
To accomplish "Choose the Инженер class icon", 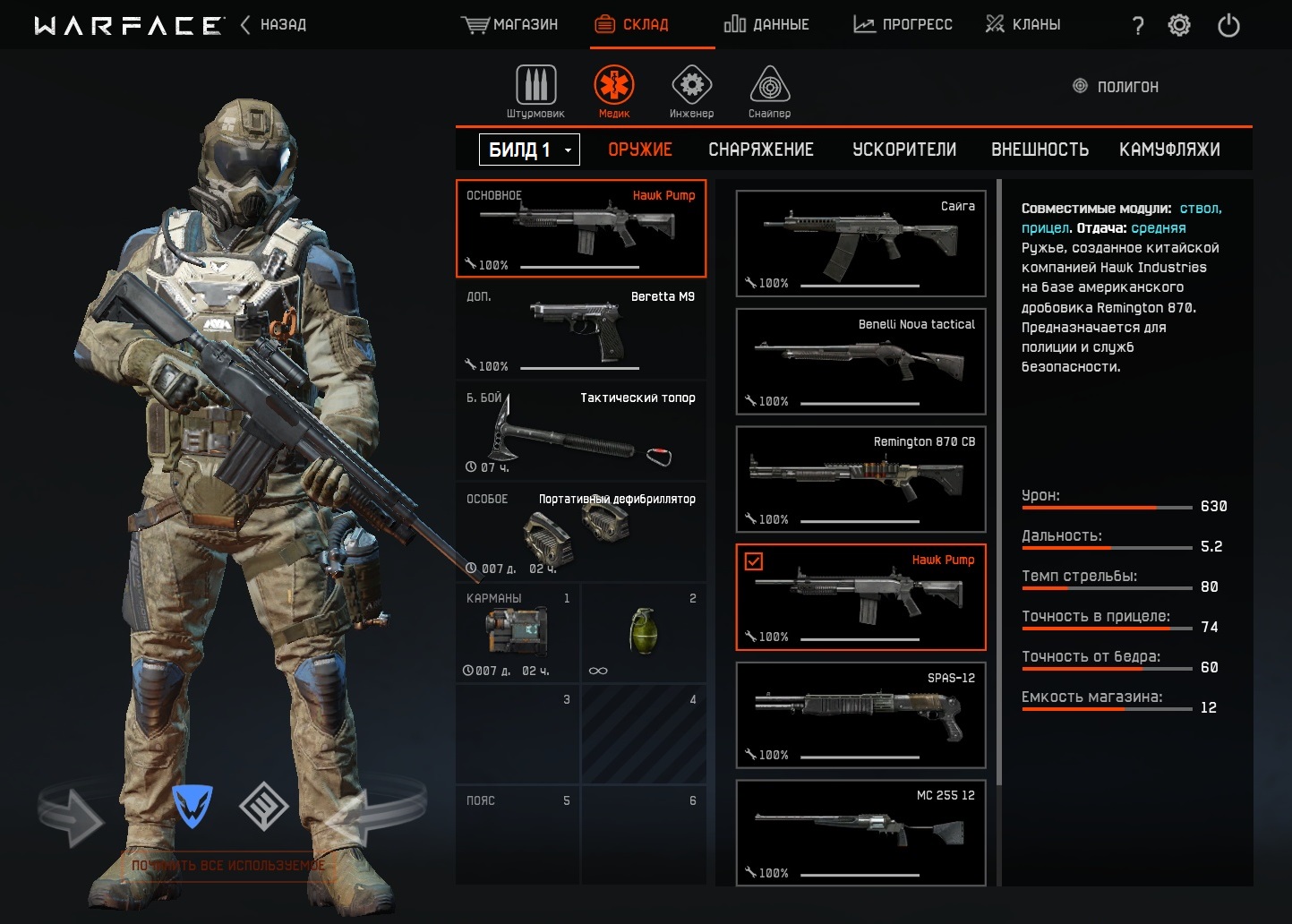I will coord(691,91).
